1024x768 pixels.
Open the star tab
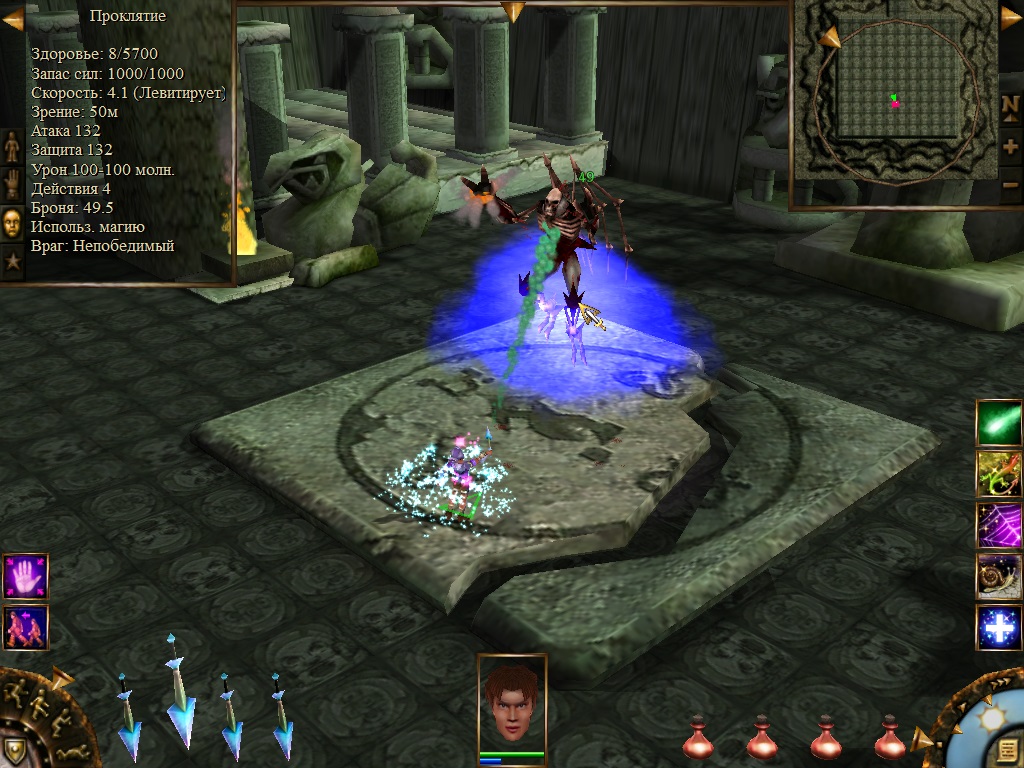[x=12, y=262]
